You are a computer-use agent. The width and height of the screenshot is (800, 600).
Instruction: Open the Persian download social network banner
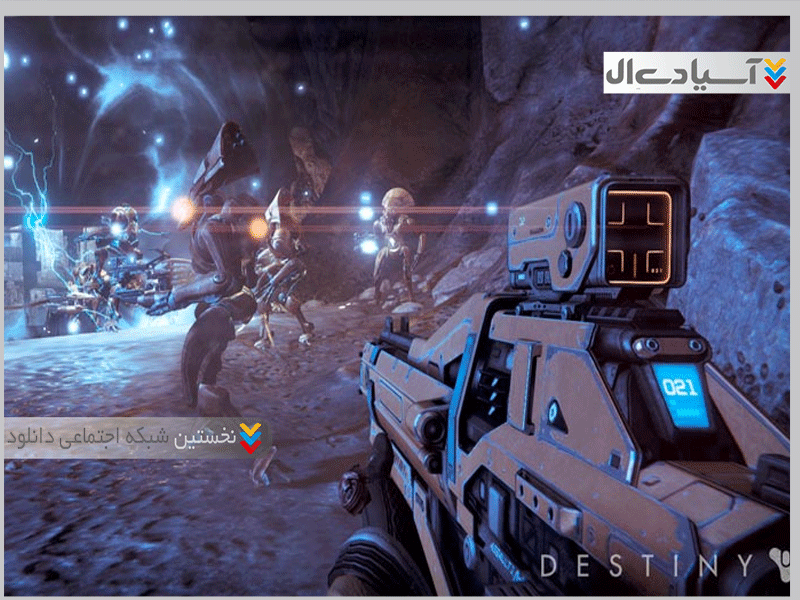[137, 438]
